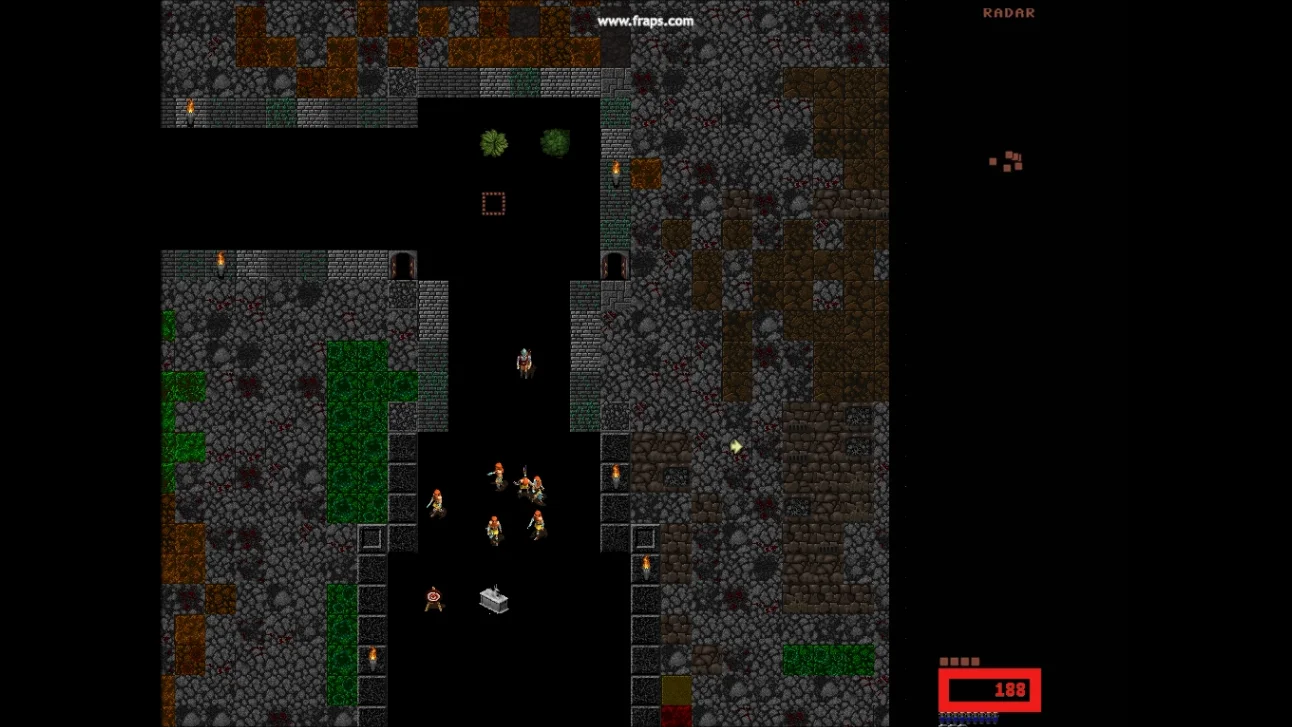This screenshot has width=1292, height=727.
Task: Click the small green bush beside the fern
Action: [556, 140]
